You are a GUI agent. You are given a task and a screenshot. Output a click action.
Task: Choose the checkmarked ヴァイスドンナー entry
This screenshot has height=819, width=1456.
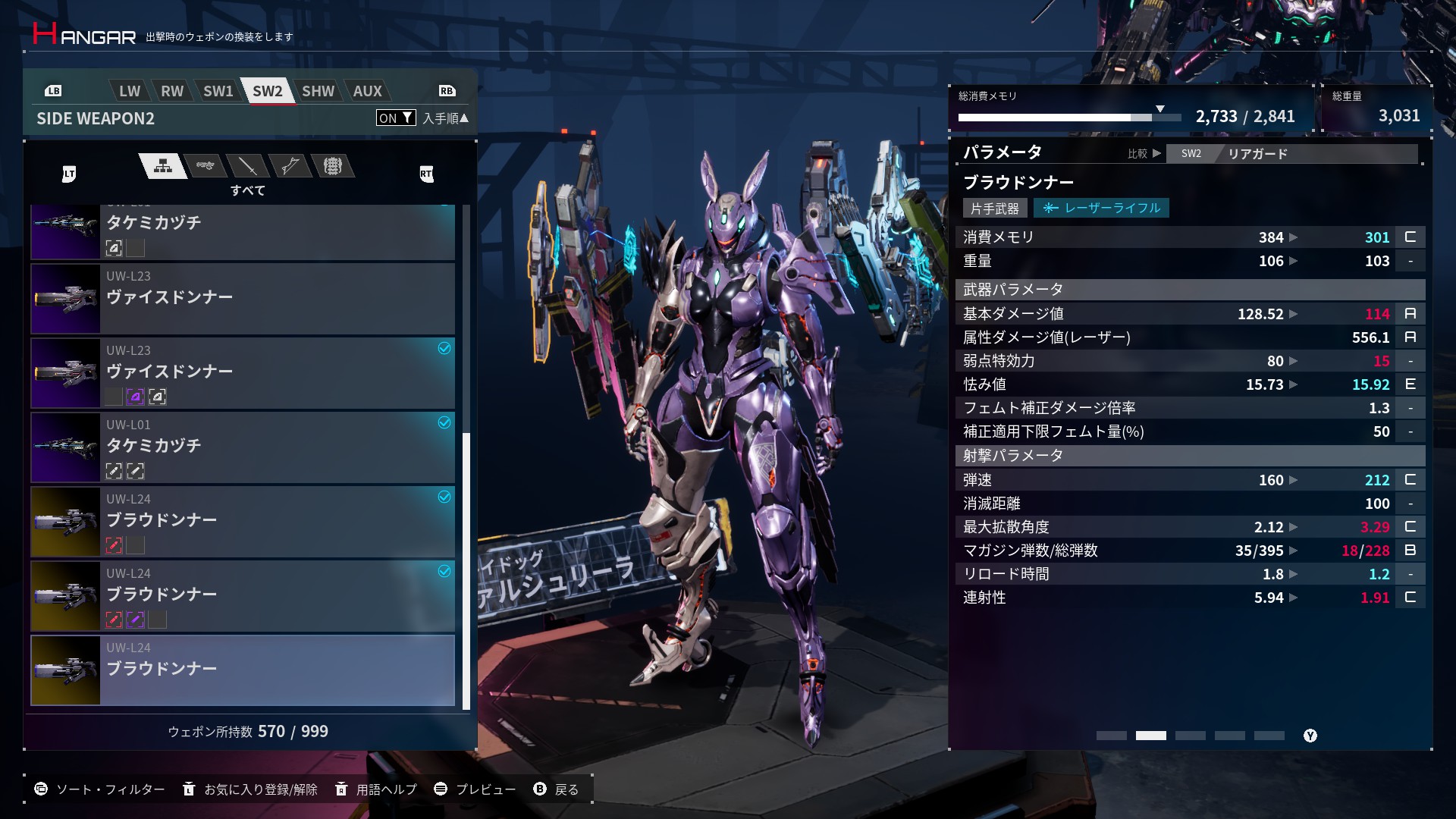coord(243,373)
